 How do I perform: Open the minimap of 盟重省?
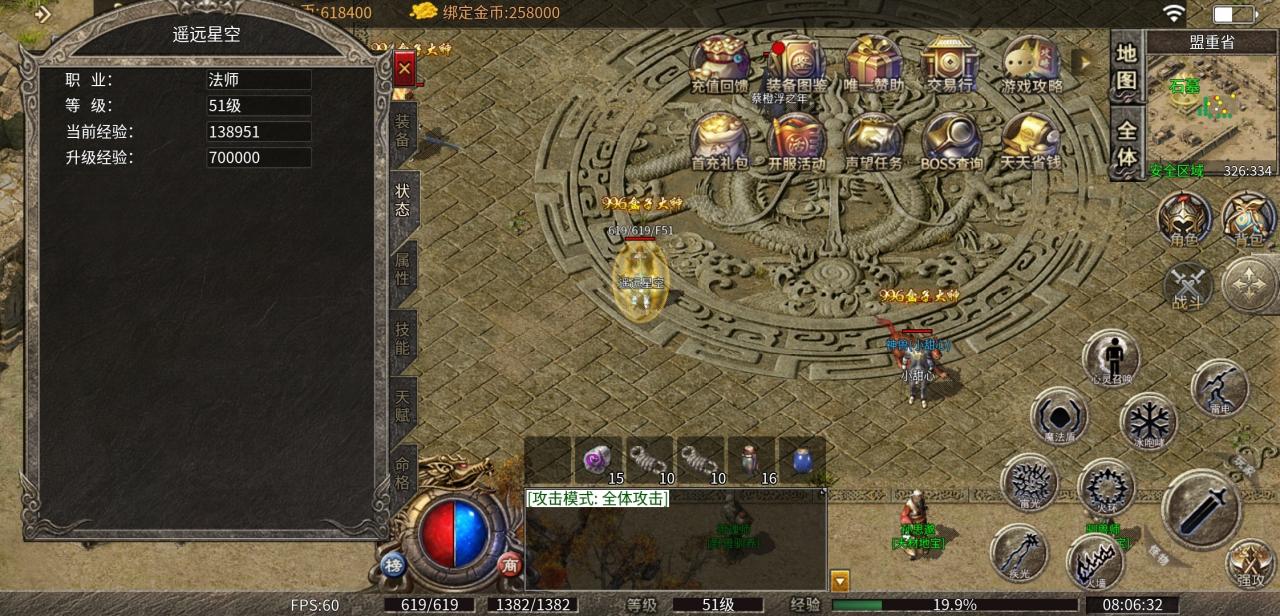pos(1211,112)
